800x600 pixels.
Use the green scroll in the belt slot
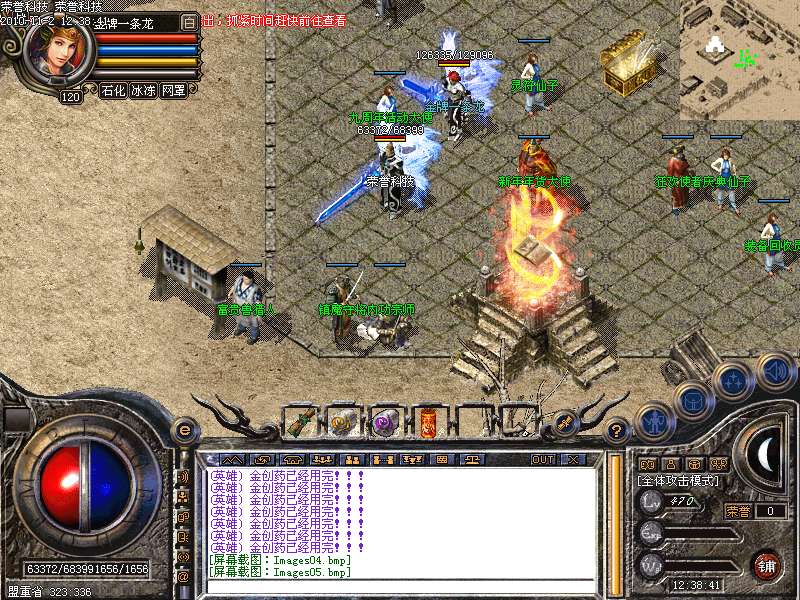click(301, 423)
